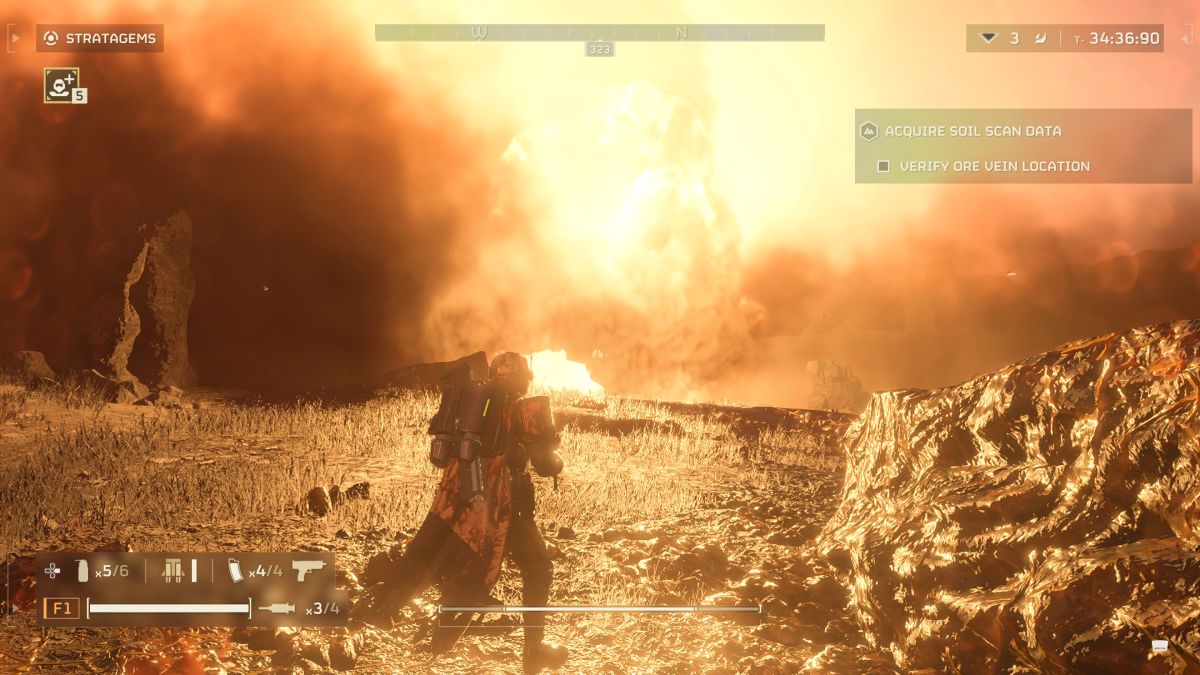The image size is (1200, 675).
Task: Click the compass bar heading strip
Action: coord(599,33)
